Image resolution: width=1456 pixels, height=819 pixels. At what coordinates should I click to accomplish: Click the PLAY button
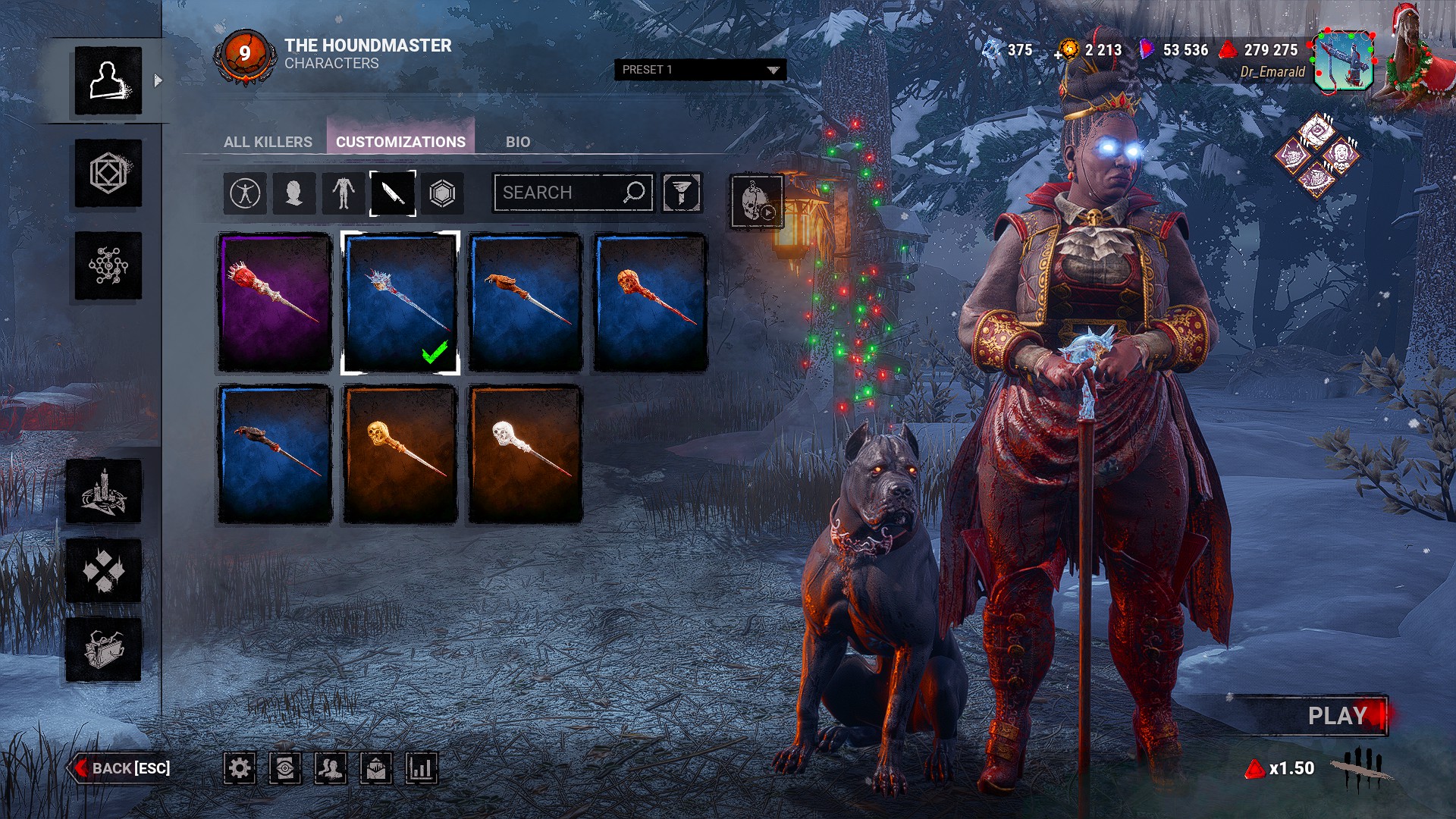pos(1336,716)
